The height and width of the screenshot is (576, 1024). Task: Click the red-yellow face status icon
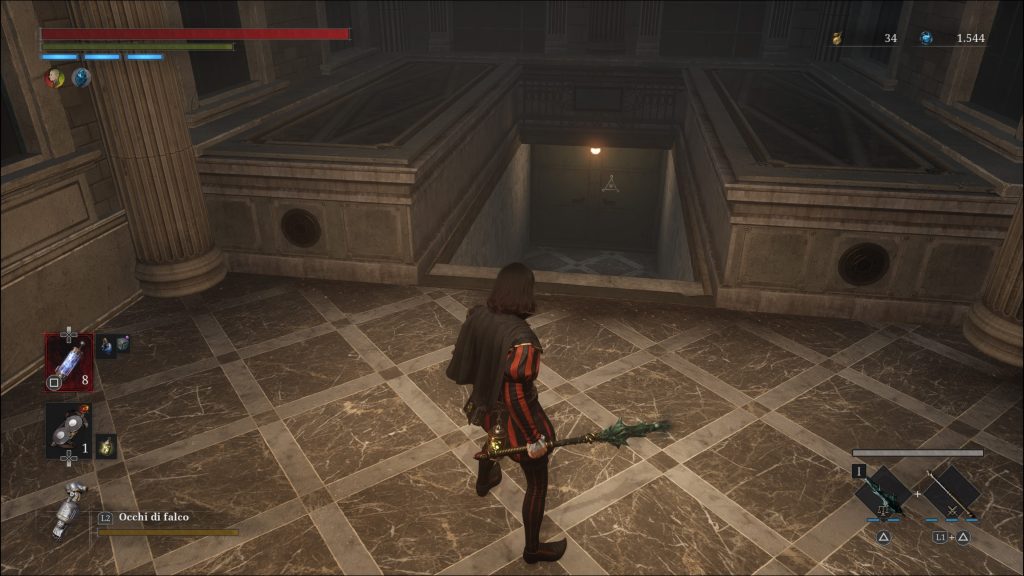pos(54,77)
